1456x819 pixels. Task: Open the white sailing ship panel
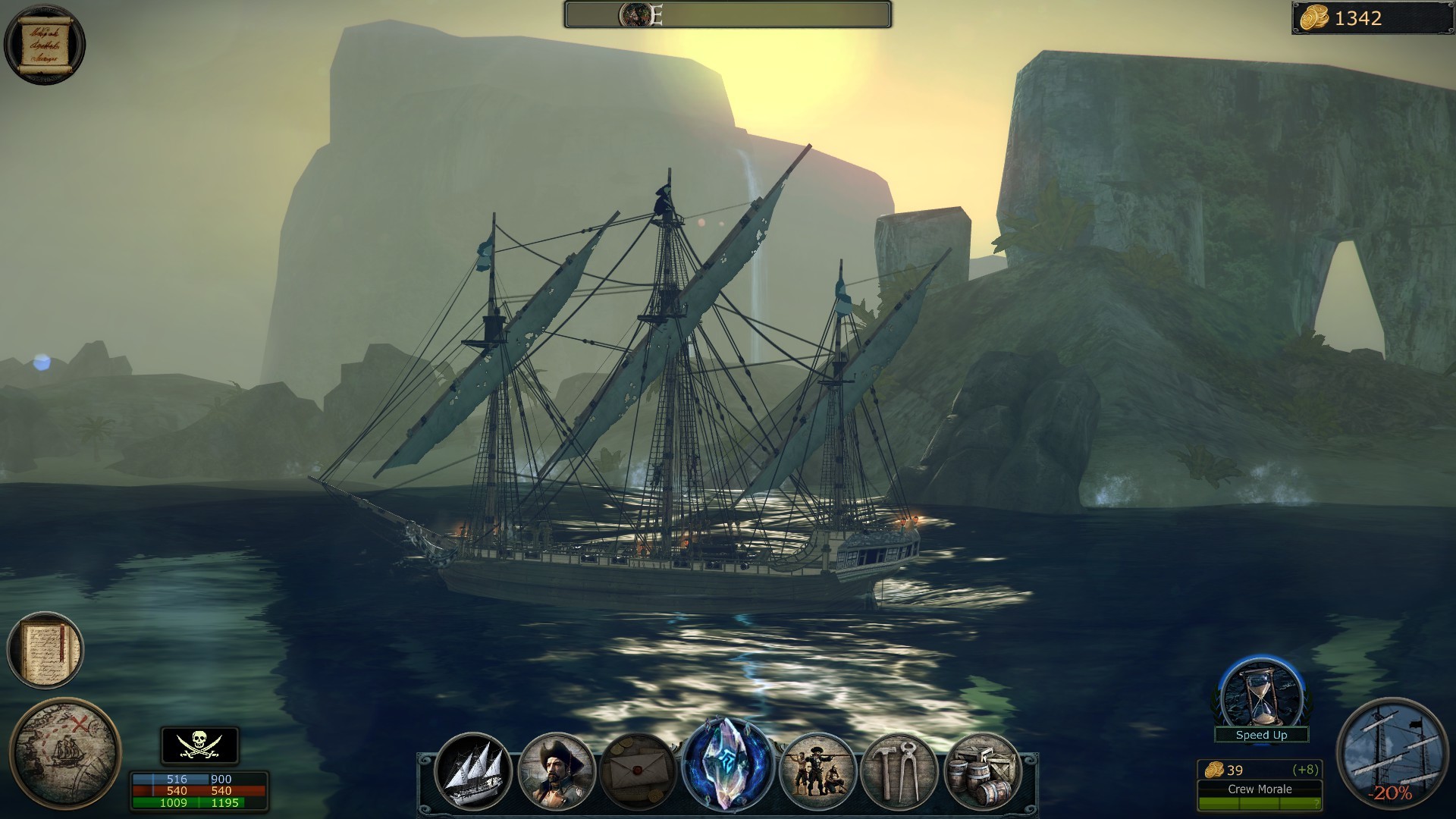pyautogui.click(x=473, y=771)
